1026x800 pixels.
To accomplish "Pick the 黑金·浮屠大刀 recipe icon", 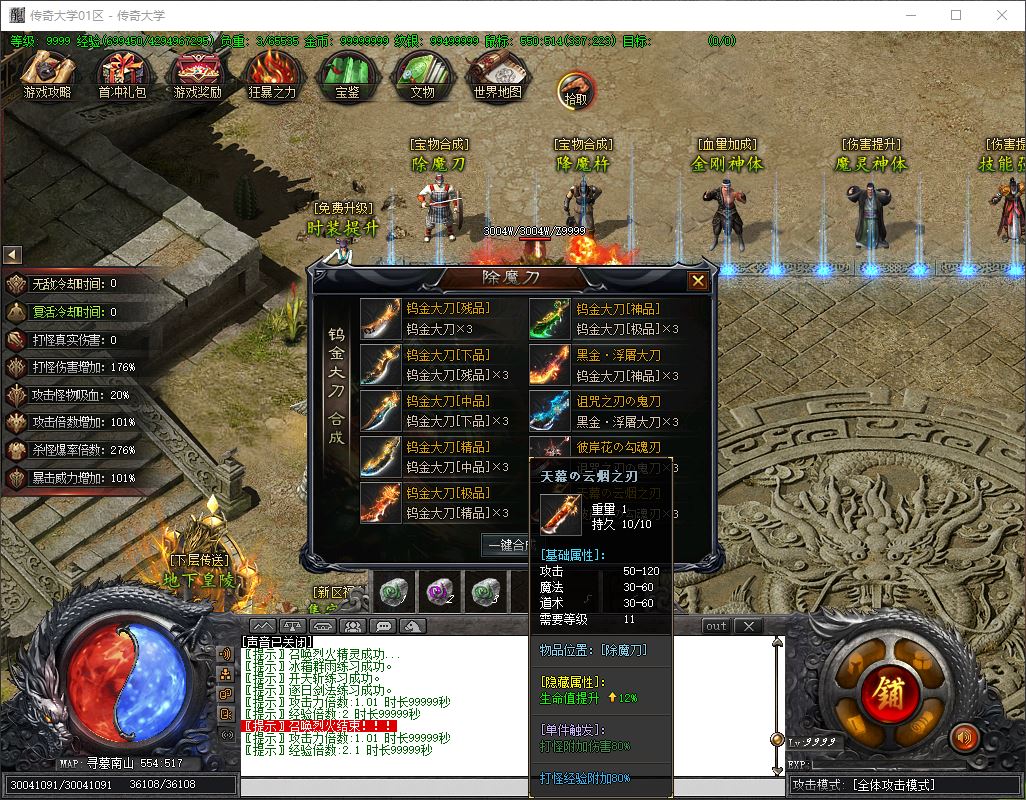I will pos(550,365).
